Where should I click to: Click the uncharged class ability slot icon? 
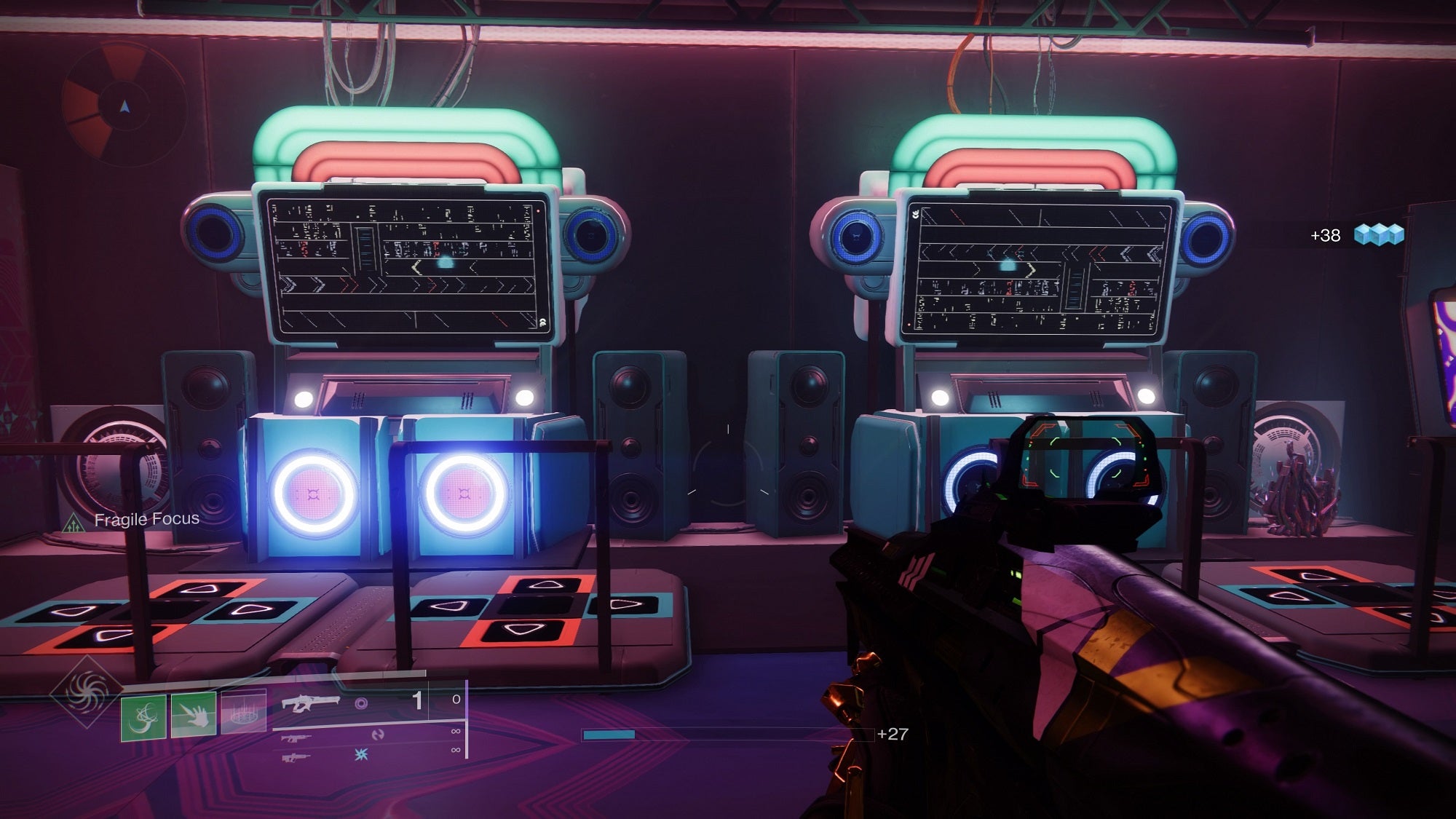[243, 712]
